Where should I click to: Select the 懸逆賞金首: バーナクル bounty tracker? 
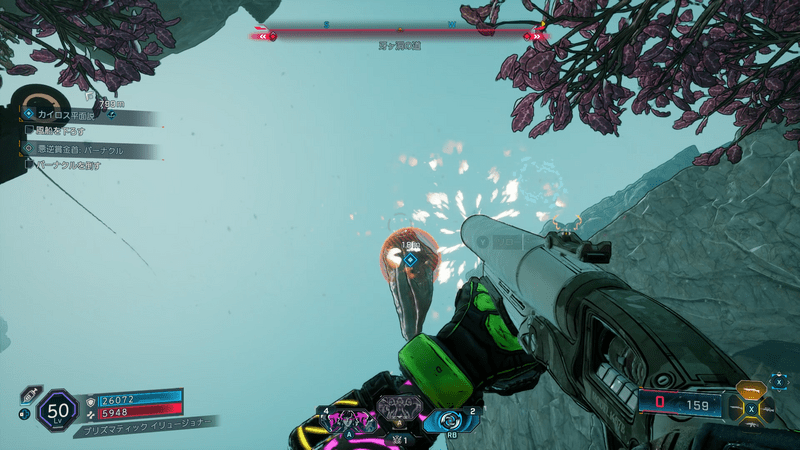tap(88, 150)
